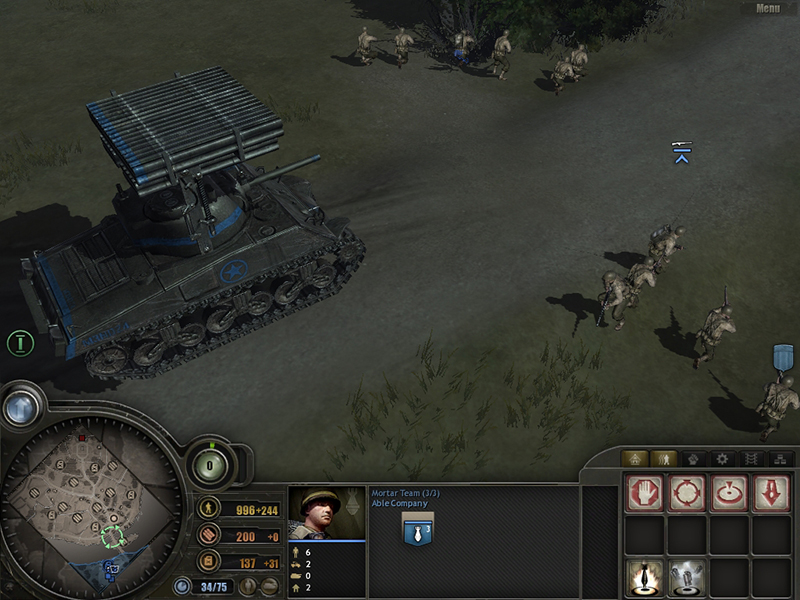
Task: Launch the smoke barrage ability
Action: 686,577
